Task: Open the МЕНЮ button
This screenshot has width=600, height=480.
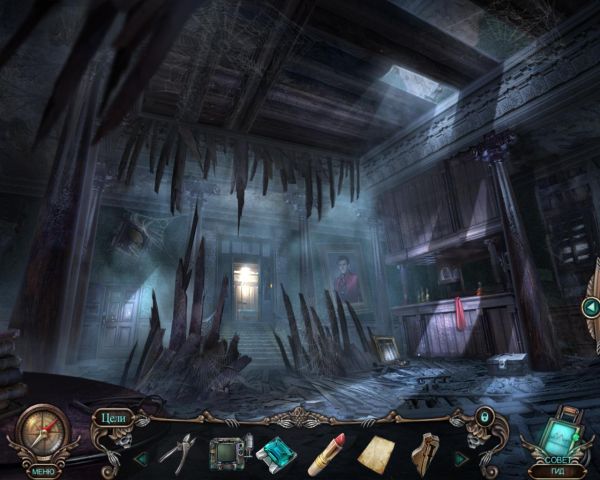Action: click(x=43, y=469)
